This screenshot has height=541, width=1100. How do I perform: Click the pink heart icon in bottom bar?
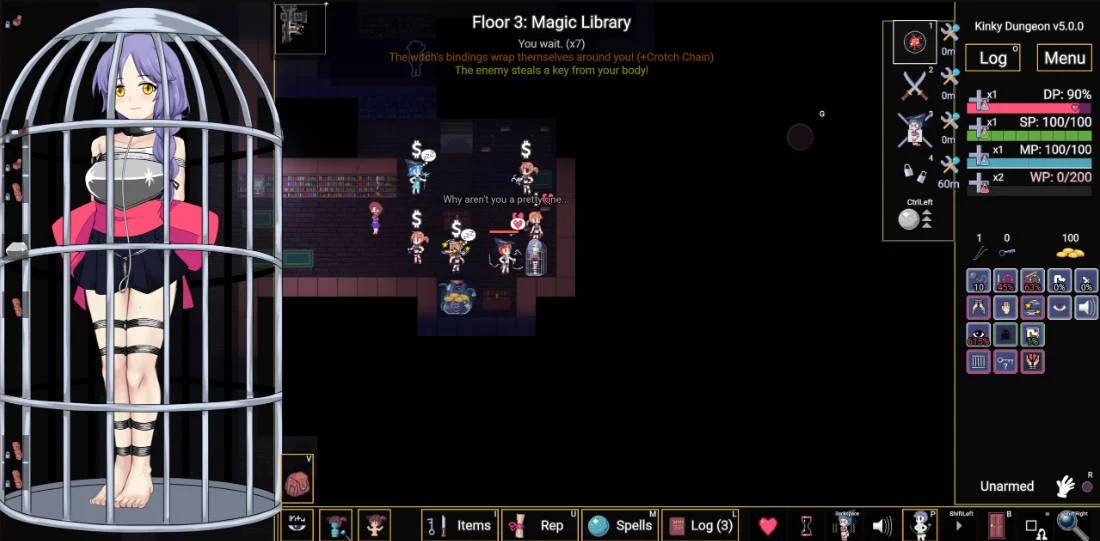click(767, 525)
